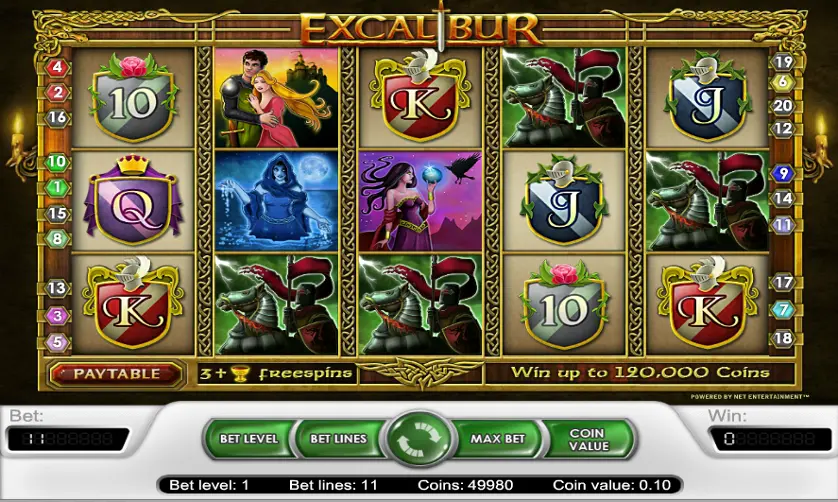This screenshot has width=838, height=502.
Task: Select bet line number 4 marker
Action: coord(57,67)
